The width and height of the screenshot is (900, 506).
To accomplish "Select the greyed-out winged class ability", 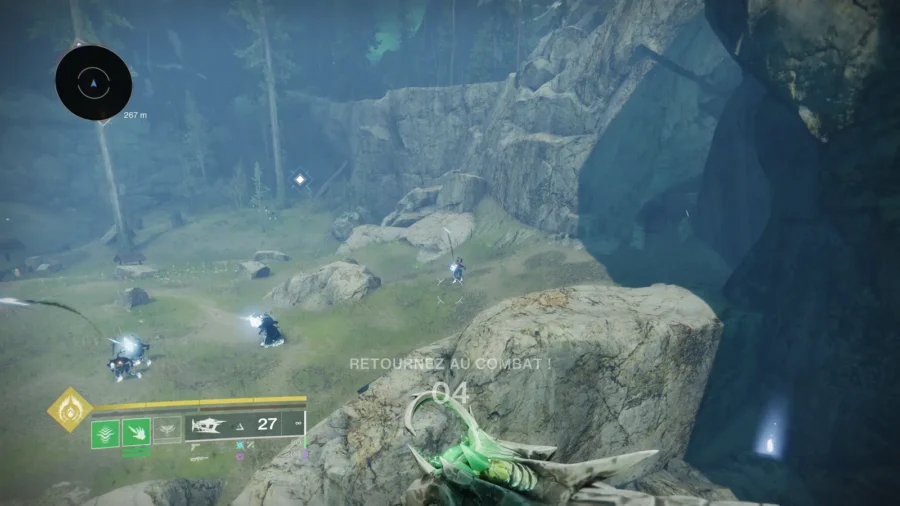I will pyautogui.click(x=167, y=430).
